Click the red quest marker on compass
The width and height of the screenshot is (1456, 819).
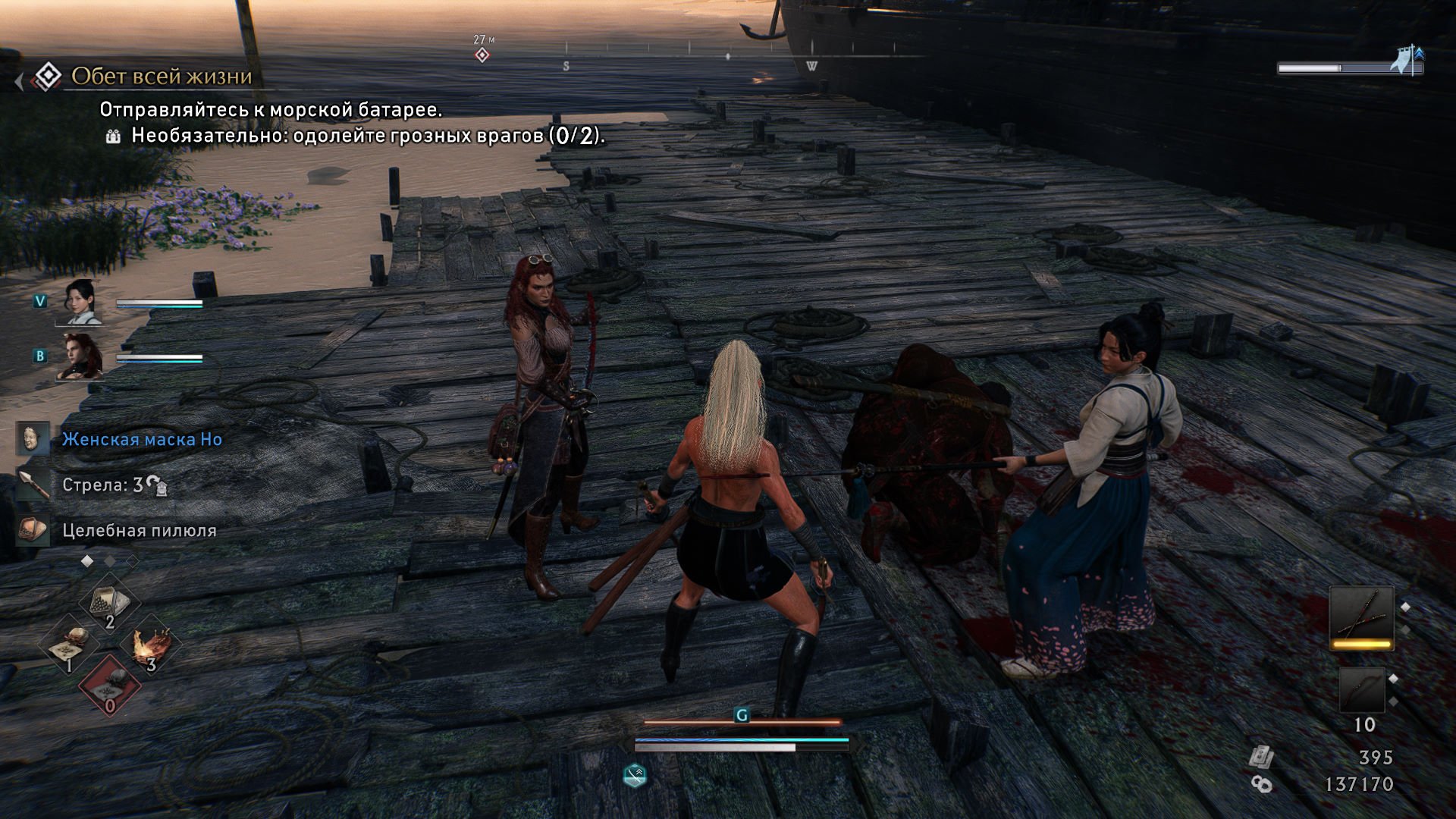tap(482, 55)
